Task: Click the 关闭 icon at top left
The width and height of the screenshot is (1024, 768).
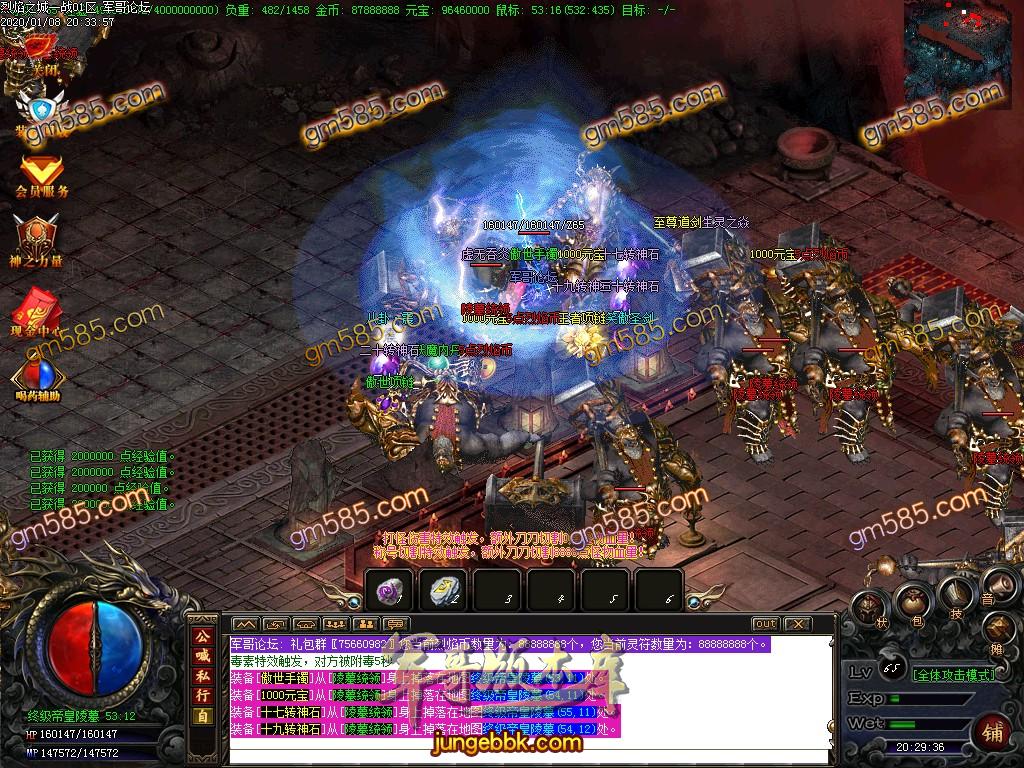Action: (40, 48)
